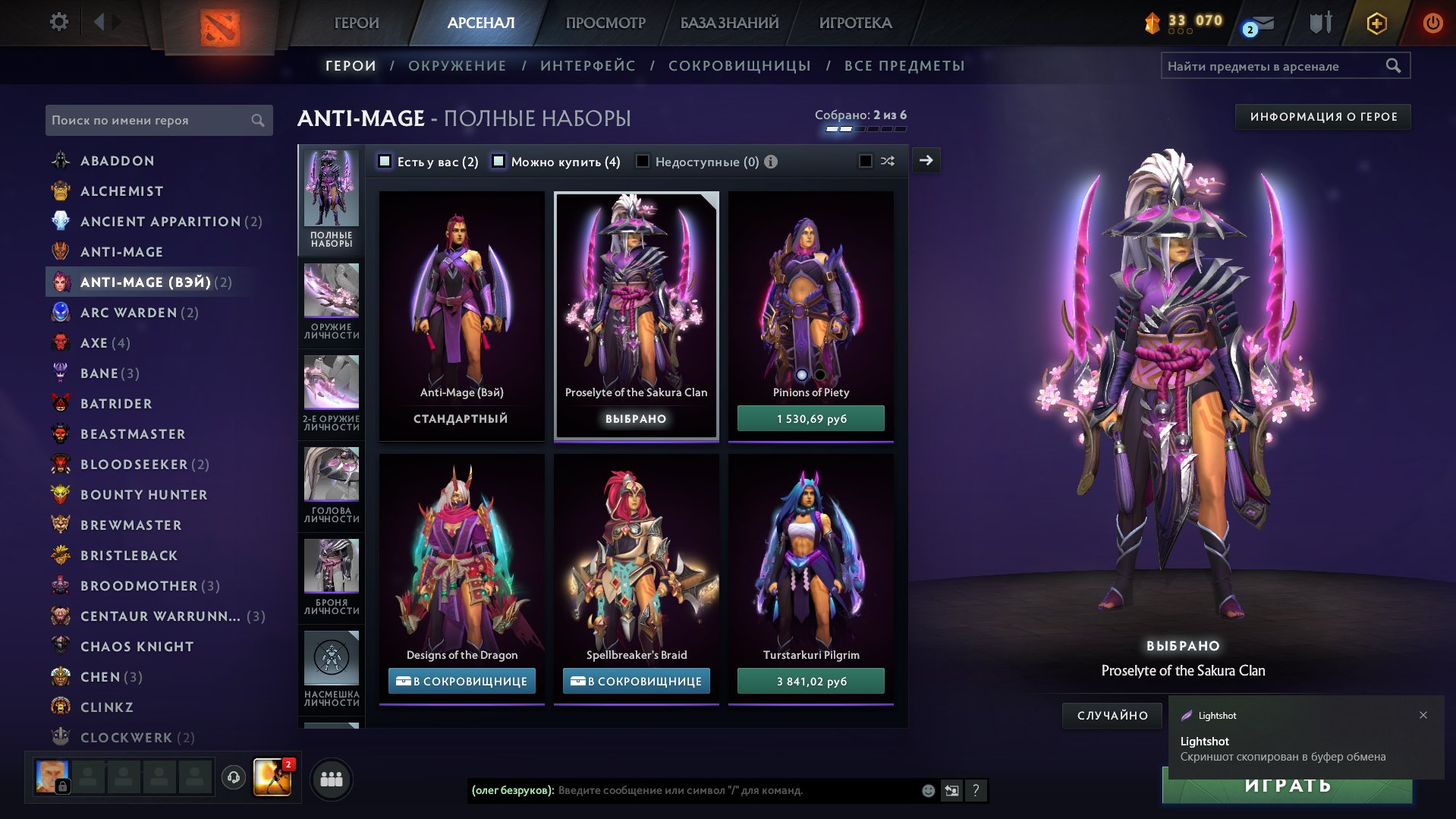Click the СЛУЧАЙНО random button
The image size is (1456, 819).
(x=1112, y=716)
